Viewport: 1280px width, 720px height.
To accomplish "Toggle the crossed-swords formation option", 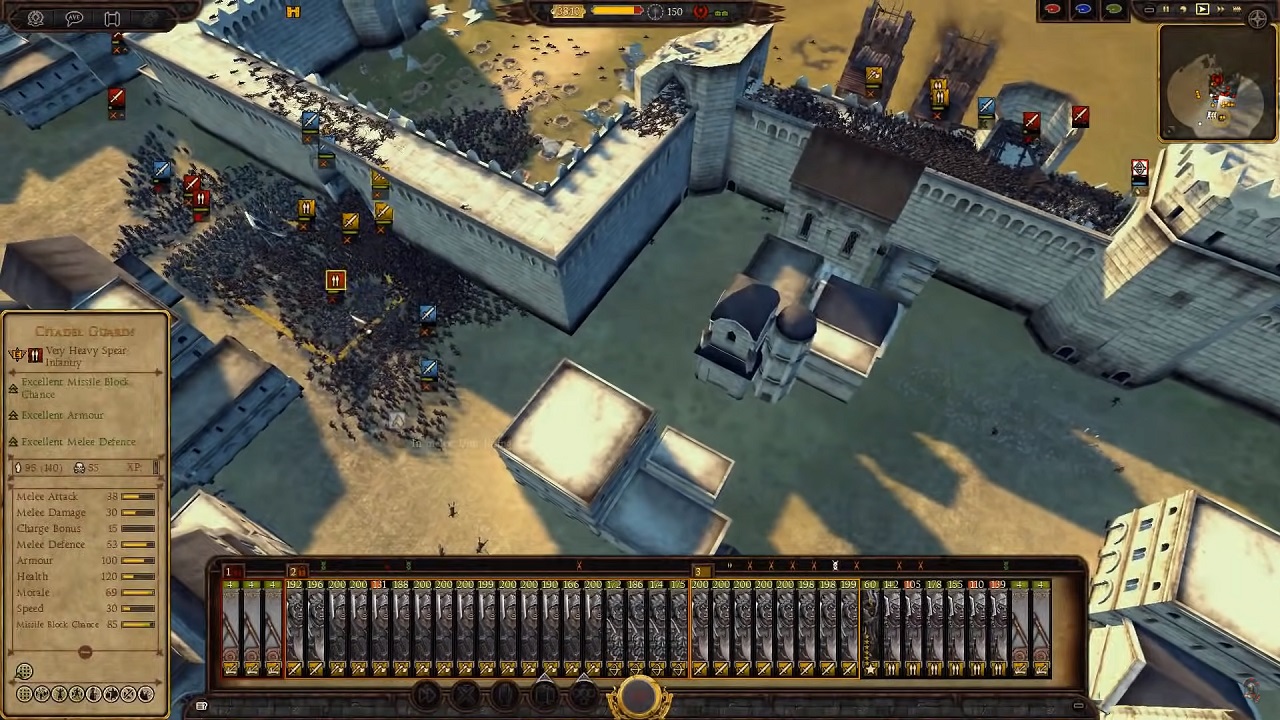I will tap(129, 693).
